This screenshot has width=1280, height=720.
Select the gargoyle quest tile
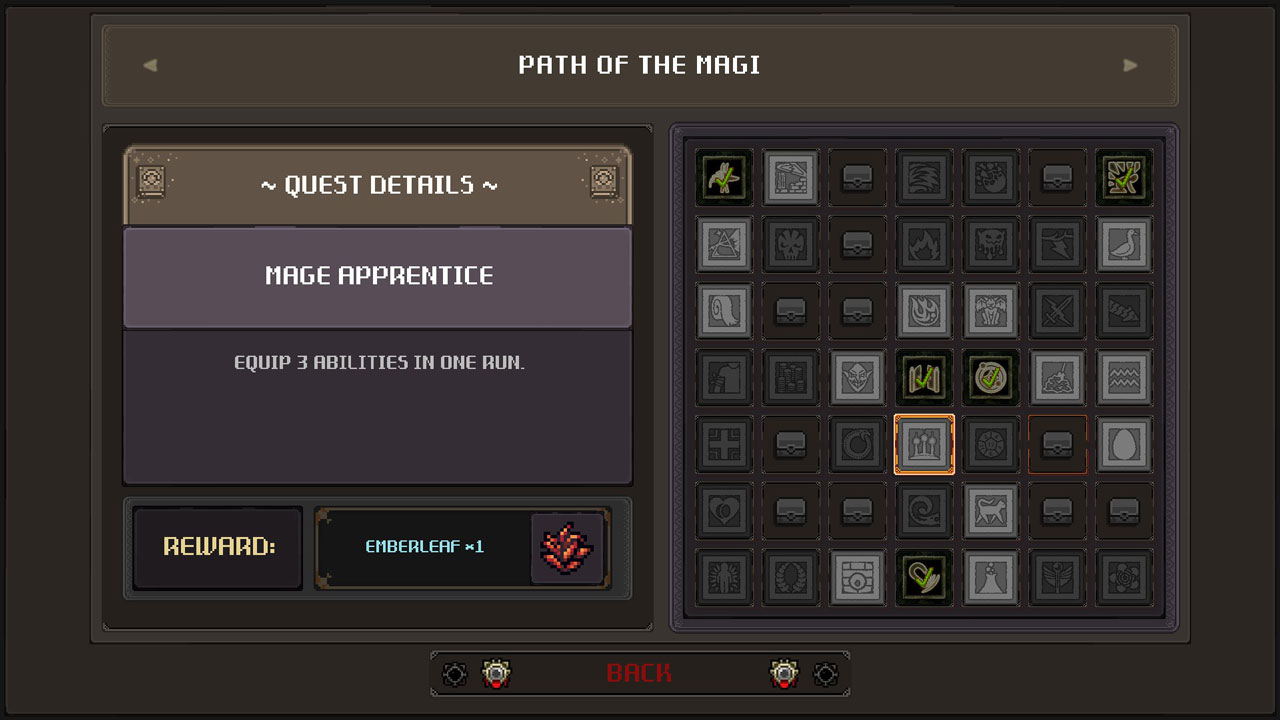pyautogui.click(x=991, y=310)
